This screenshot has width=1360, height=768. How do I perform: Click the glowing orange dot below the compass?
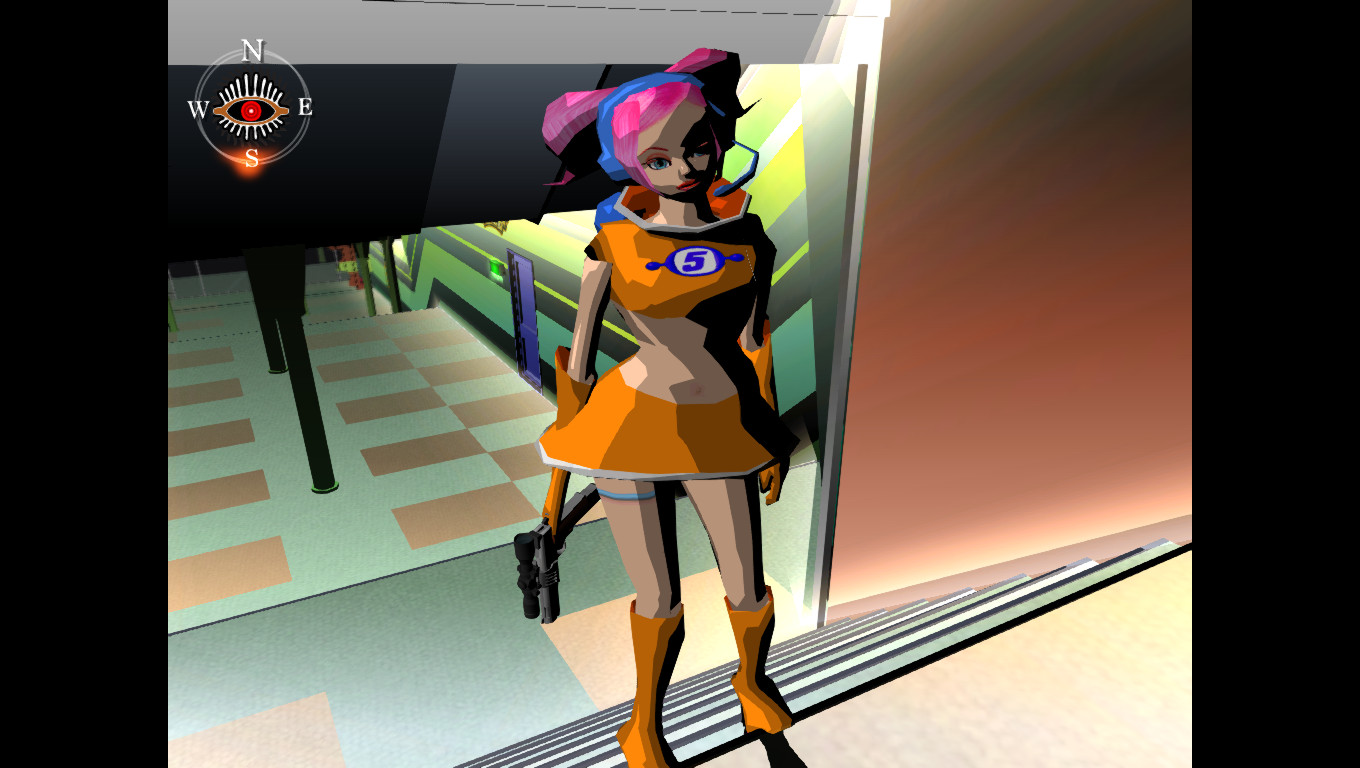point(250,169)
